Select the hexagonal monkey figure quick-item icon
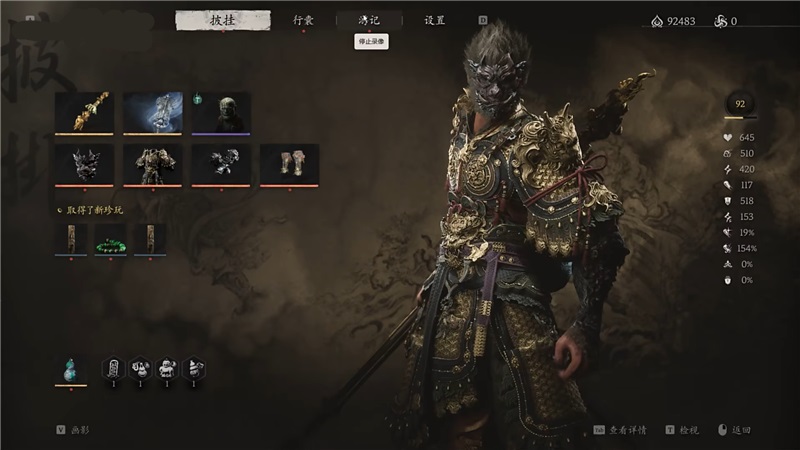The image size is (800, 450). tap(167, 370)
